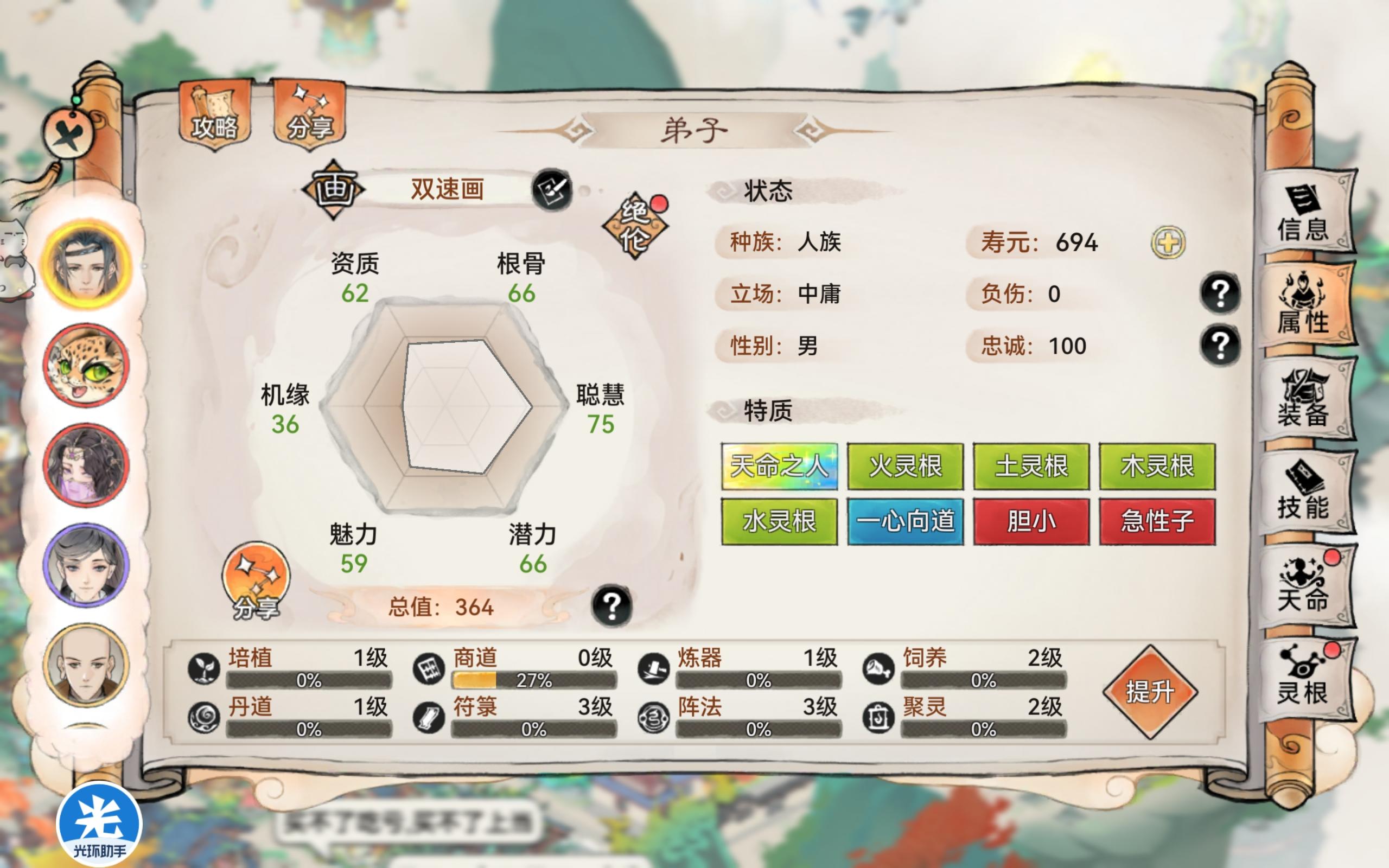Click the 绝伦 badge icon

(x=635, y=225)
